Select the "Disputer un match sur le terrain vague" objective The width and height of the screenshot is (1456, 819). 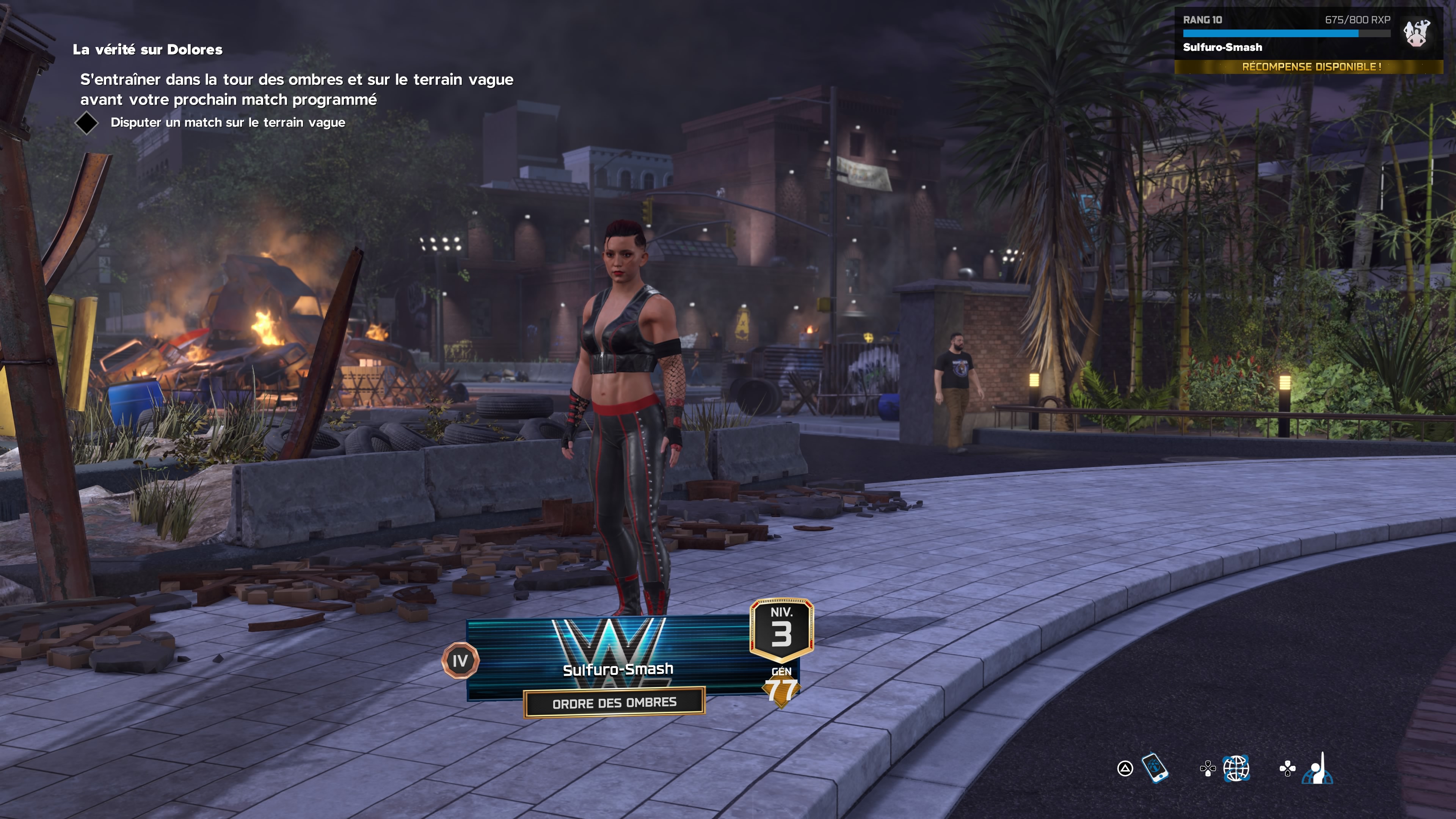[227, 122]
